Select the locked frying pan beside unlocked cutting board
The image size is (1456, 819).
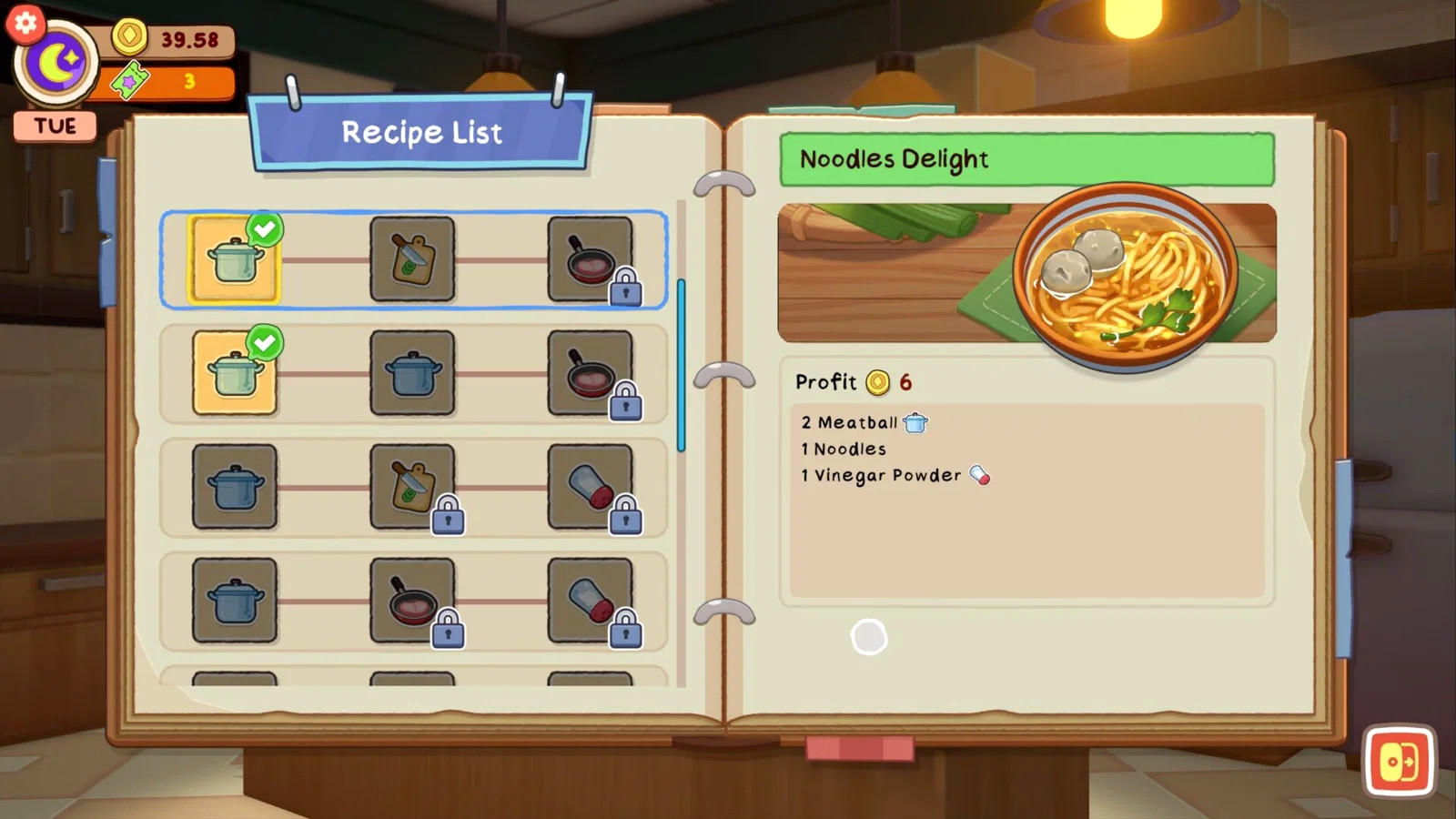pos(590,259)
